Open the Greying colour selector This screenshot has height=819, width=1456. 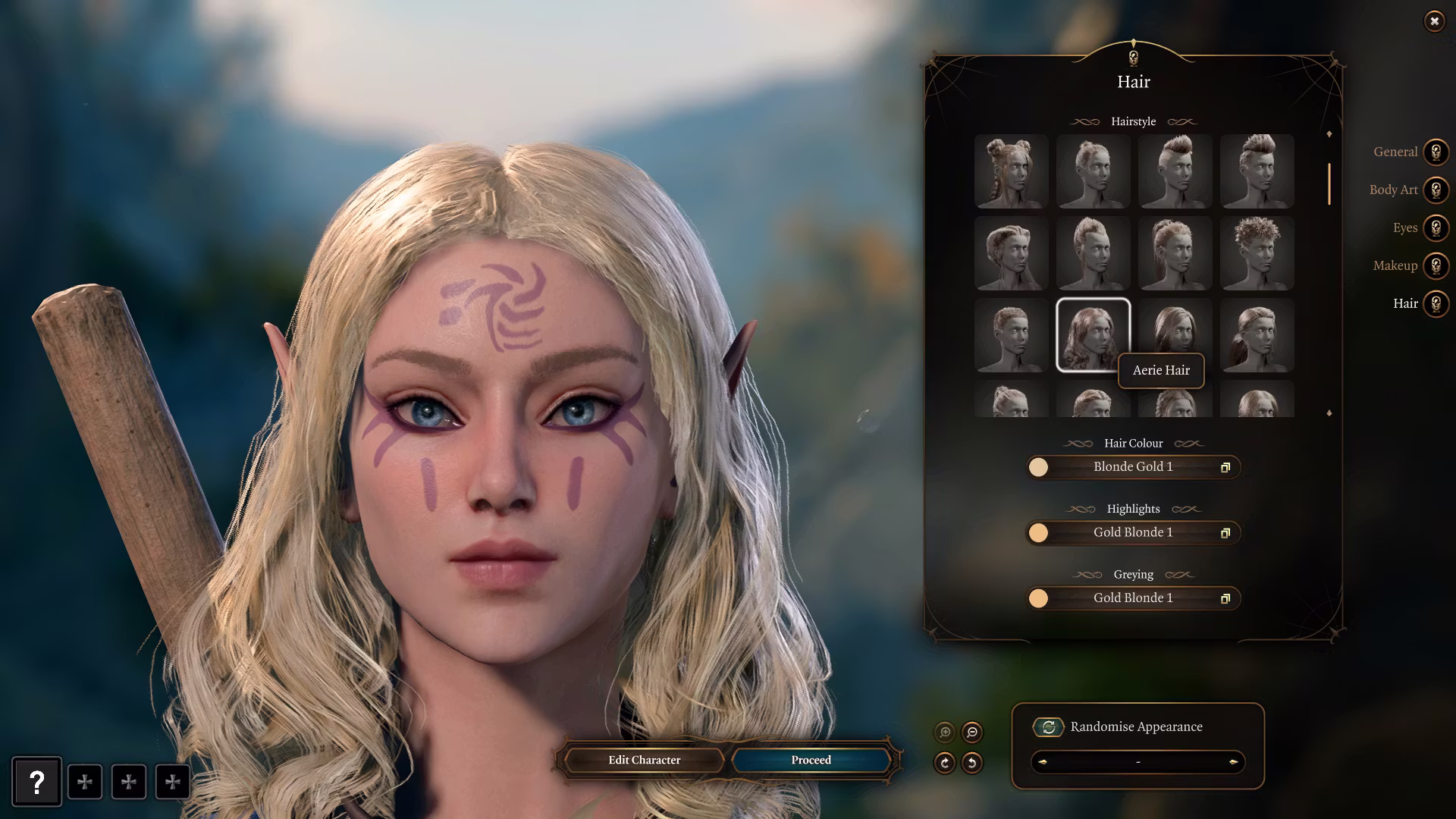click(x=1133, y=598)
